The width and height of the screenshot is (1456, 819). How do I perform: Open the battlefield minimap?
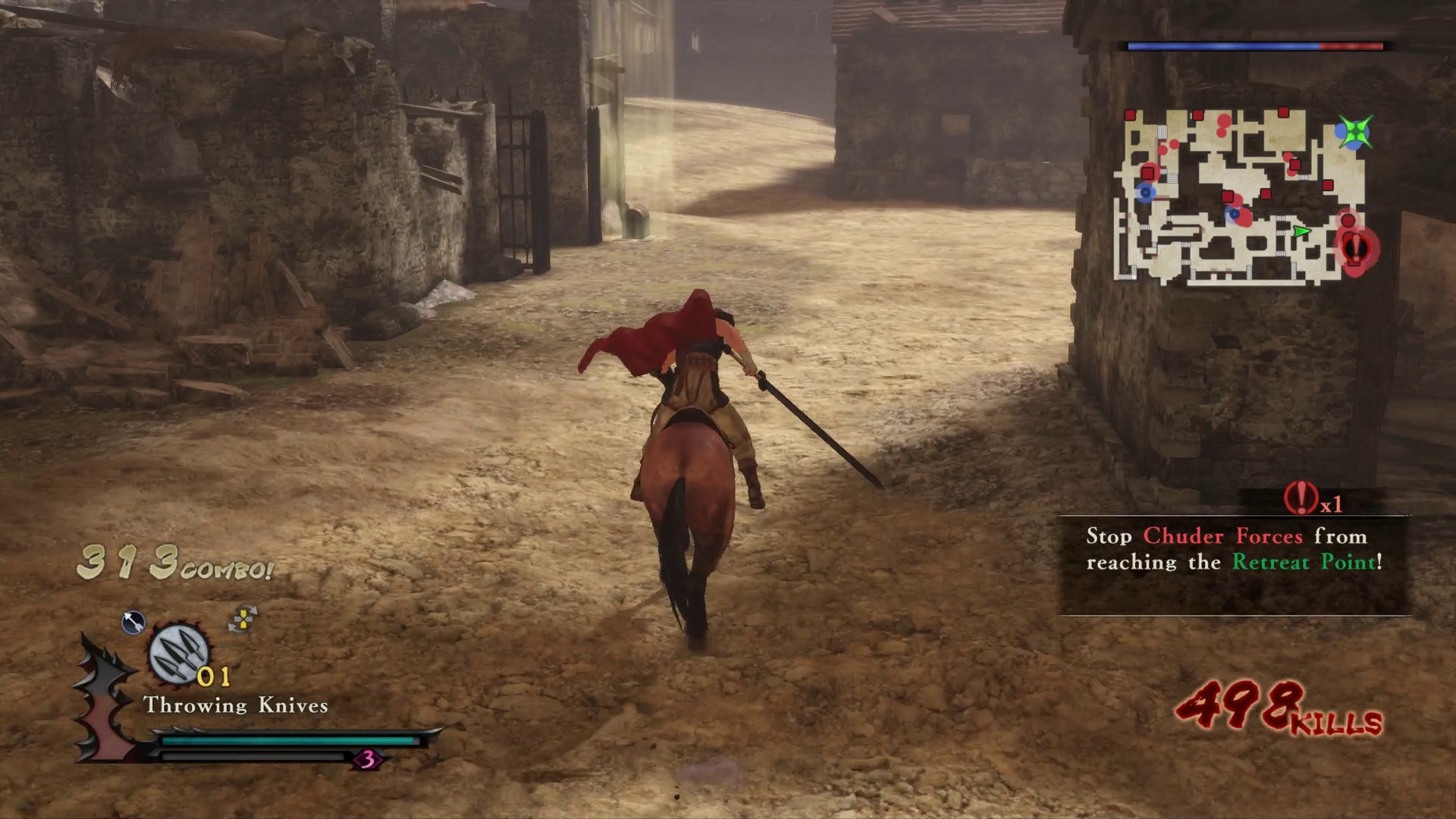(x=1241, y=196)
